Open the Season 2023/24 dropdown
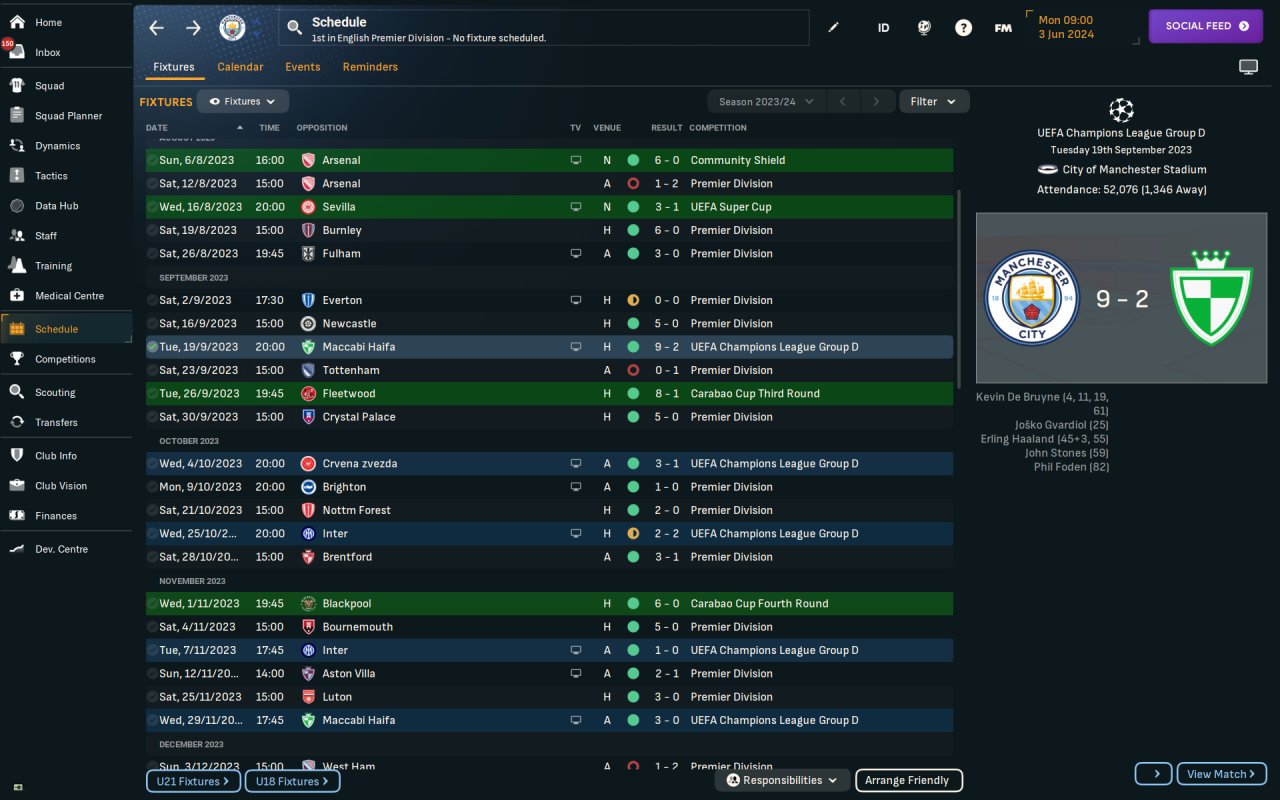1280x800 pixels. [766, 101]
